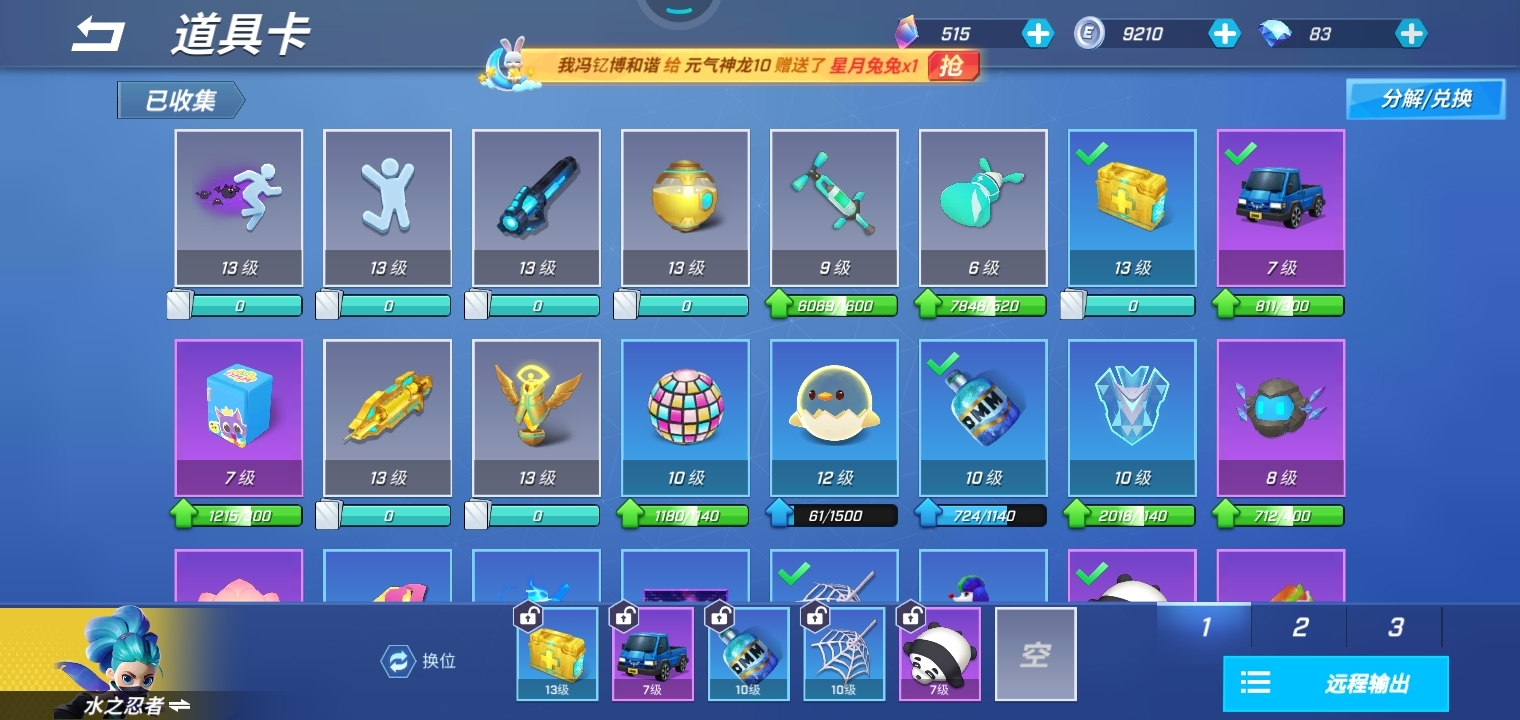Select the blue pickup truck card

1280,207
